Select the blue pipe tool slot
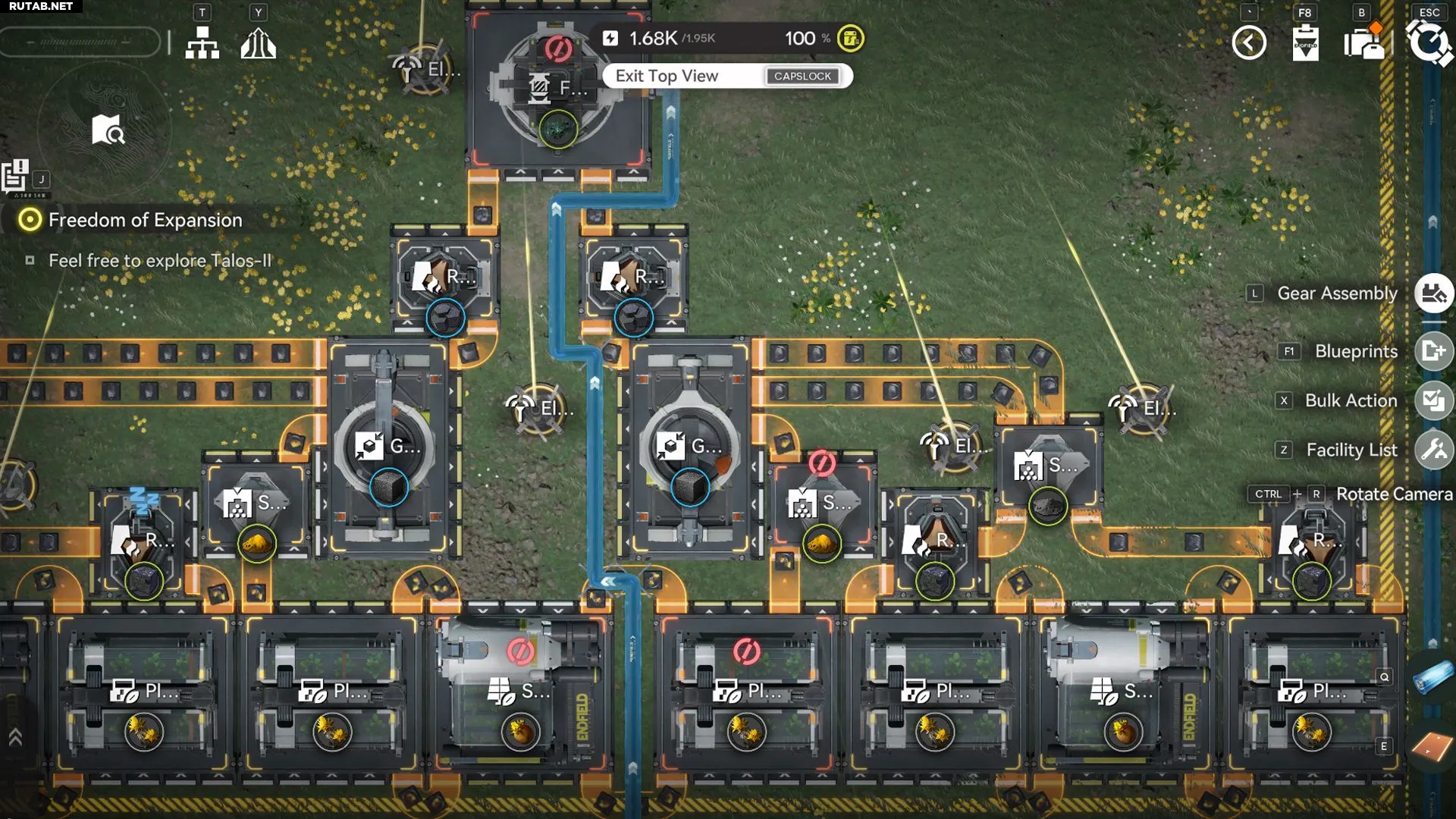 (x=1432, y=676)
